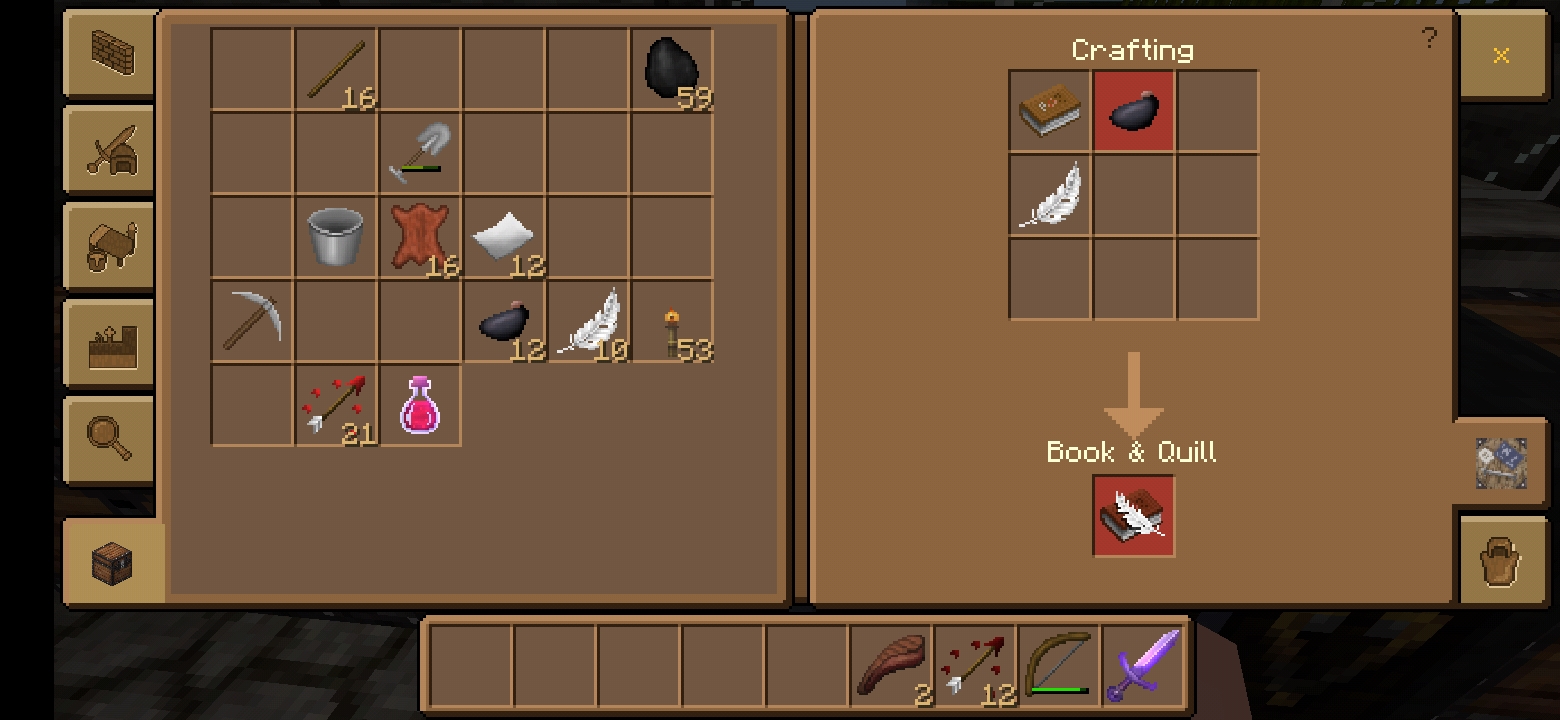The width and height of the screenshot is (1560, 720).
Task: Pick up the iron shovel
Action: pyautogui.click(x=420, y=153)
